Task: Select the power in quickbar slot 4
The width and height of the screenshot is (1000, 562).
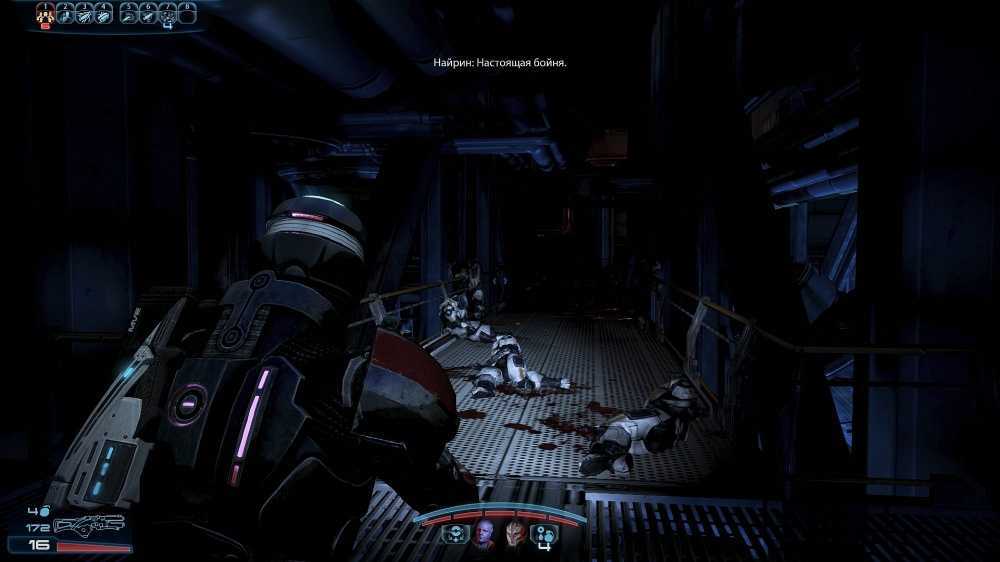Action: coord(102,13)
